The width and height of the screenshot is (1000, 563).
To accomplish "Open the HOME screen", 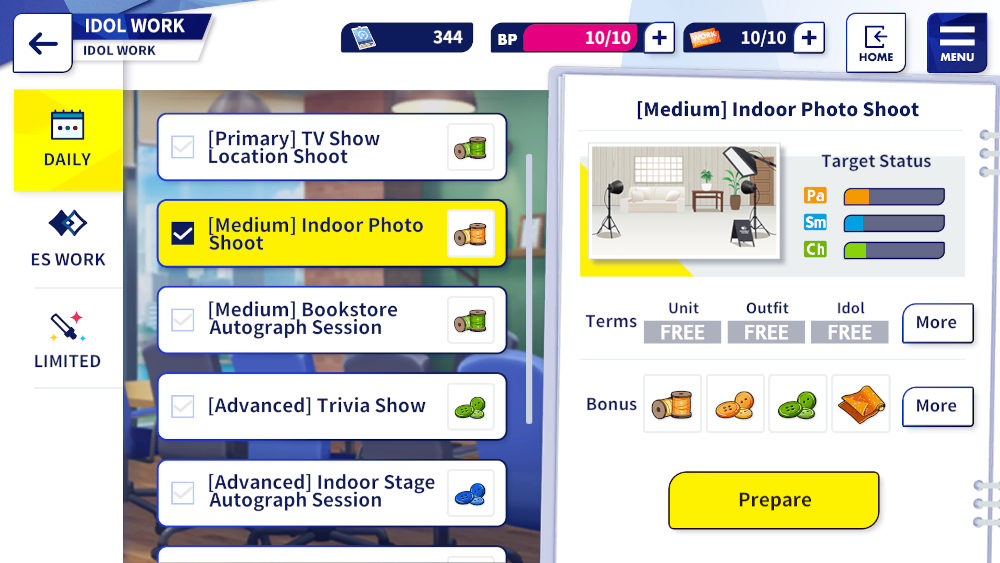I will [875, 43].
